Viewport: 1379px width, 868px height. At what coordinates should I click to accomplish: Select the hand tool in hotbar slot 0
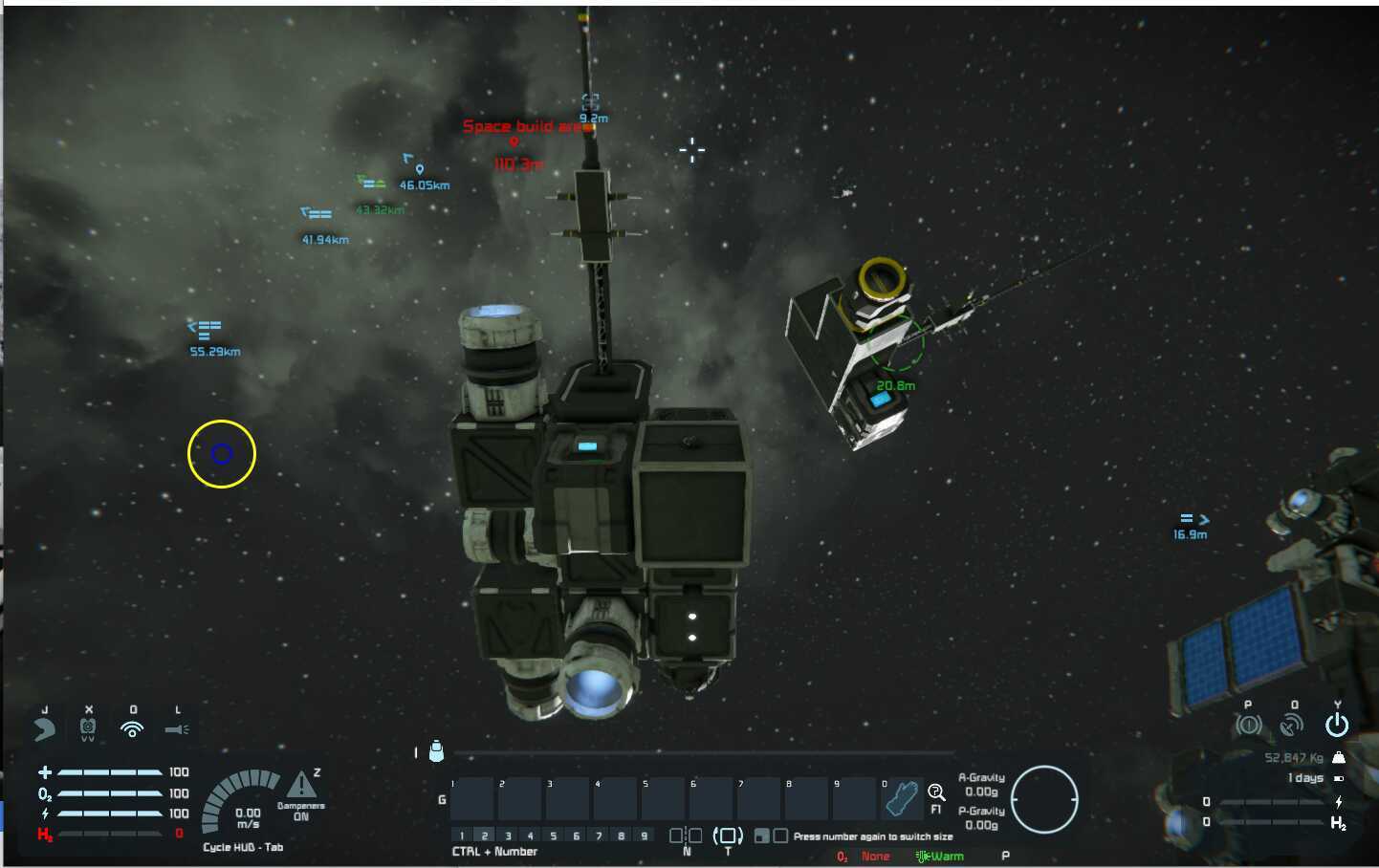click(901, 799)
